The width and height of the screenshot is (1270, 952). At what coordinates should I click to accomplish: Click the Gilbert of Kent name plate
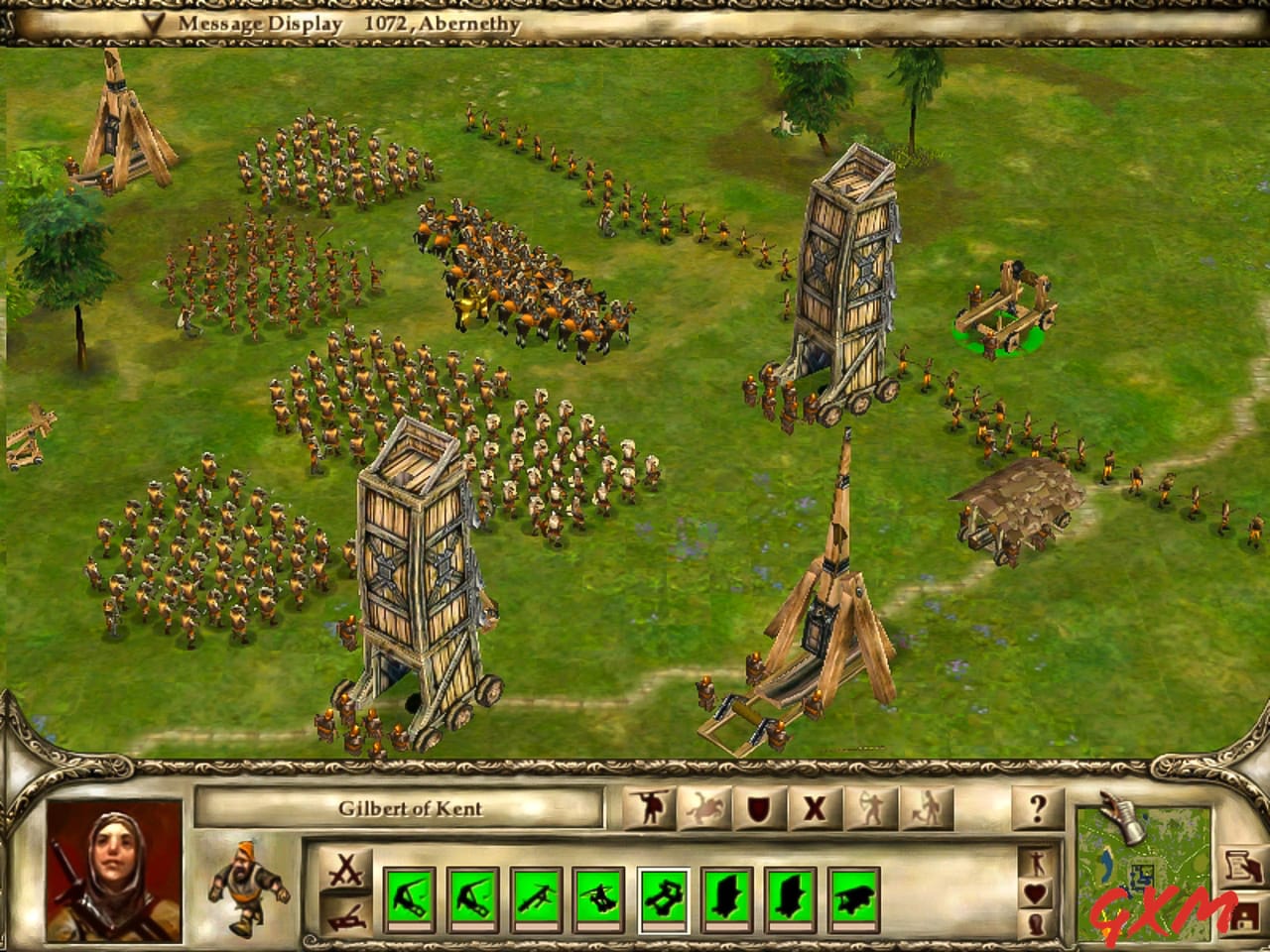412,808
